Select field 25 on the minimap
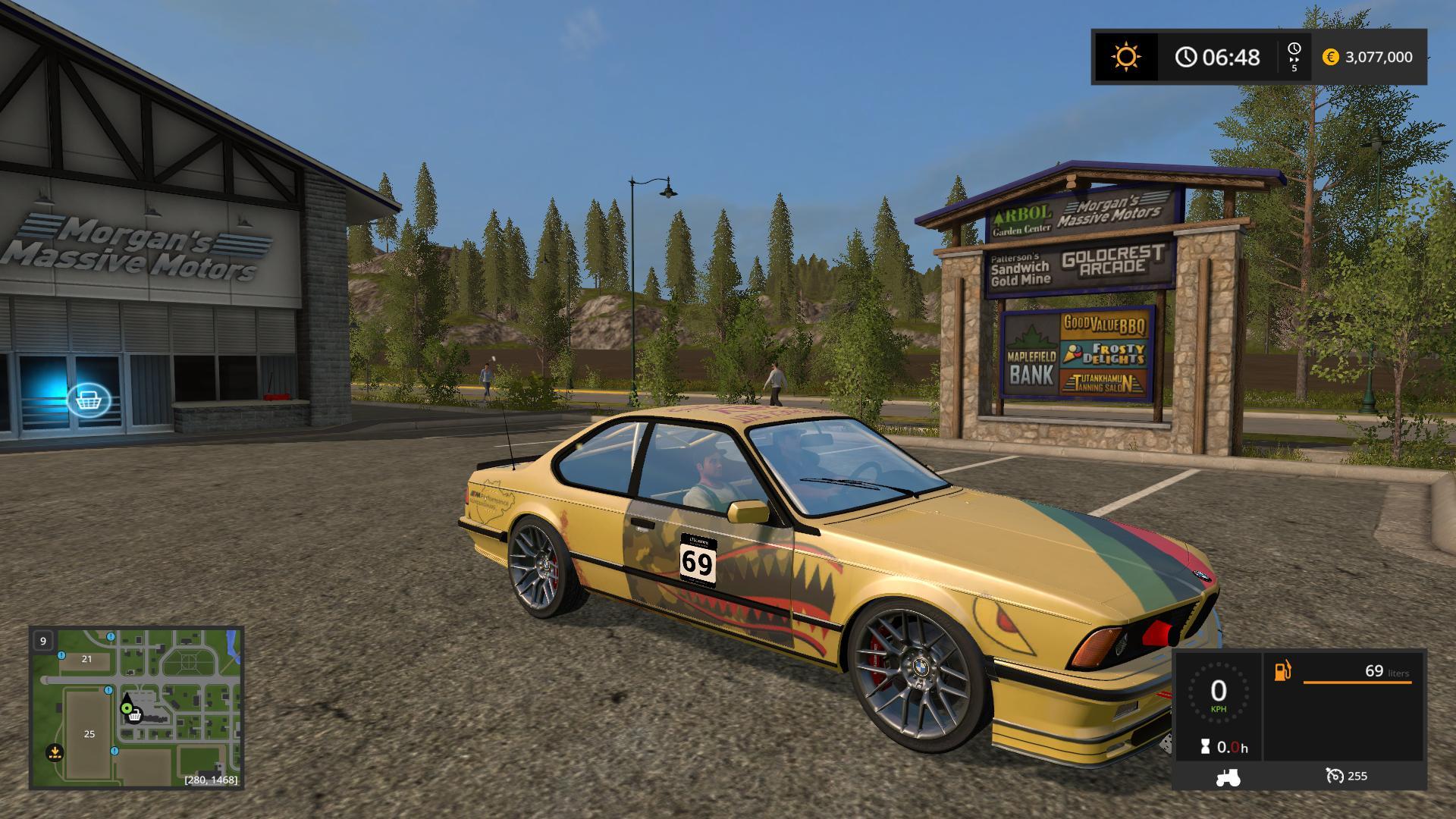 point(89,733)
